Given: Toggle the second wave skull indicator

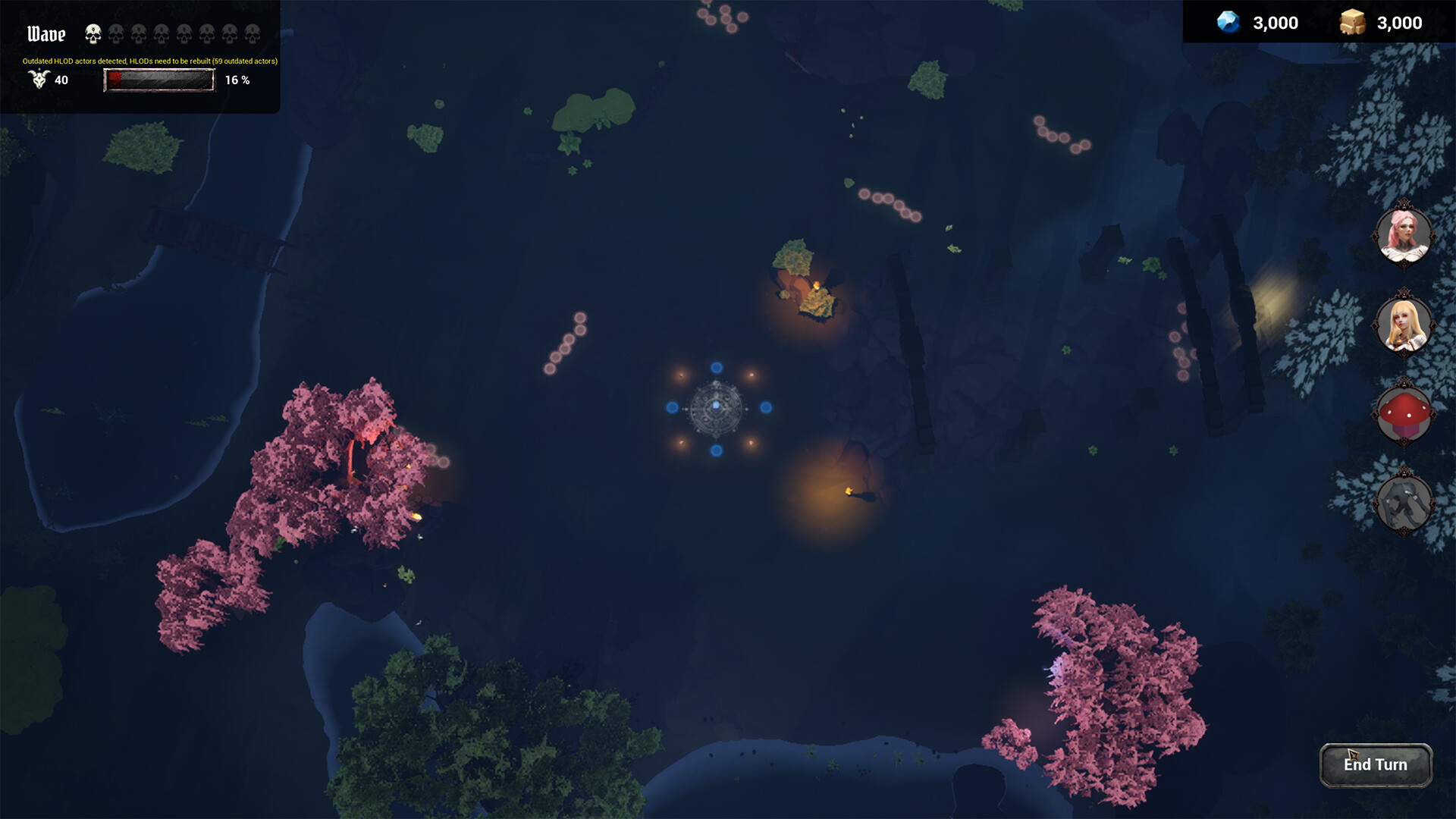Looking at the screenshot, I should [x=115, y=33].
